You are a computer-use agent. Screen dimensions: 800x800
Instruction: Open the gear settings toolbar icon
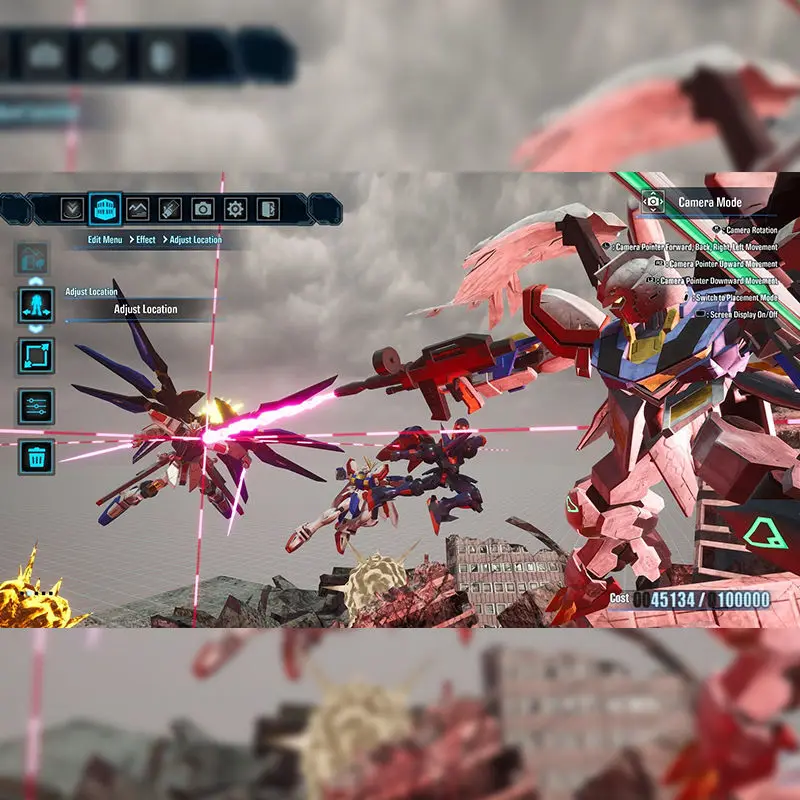[x=235, y=209]
